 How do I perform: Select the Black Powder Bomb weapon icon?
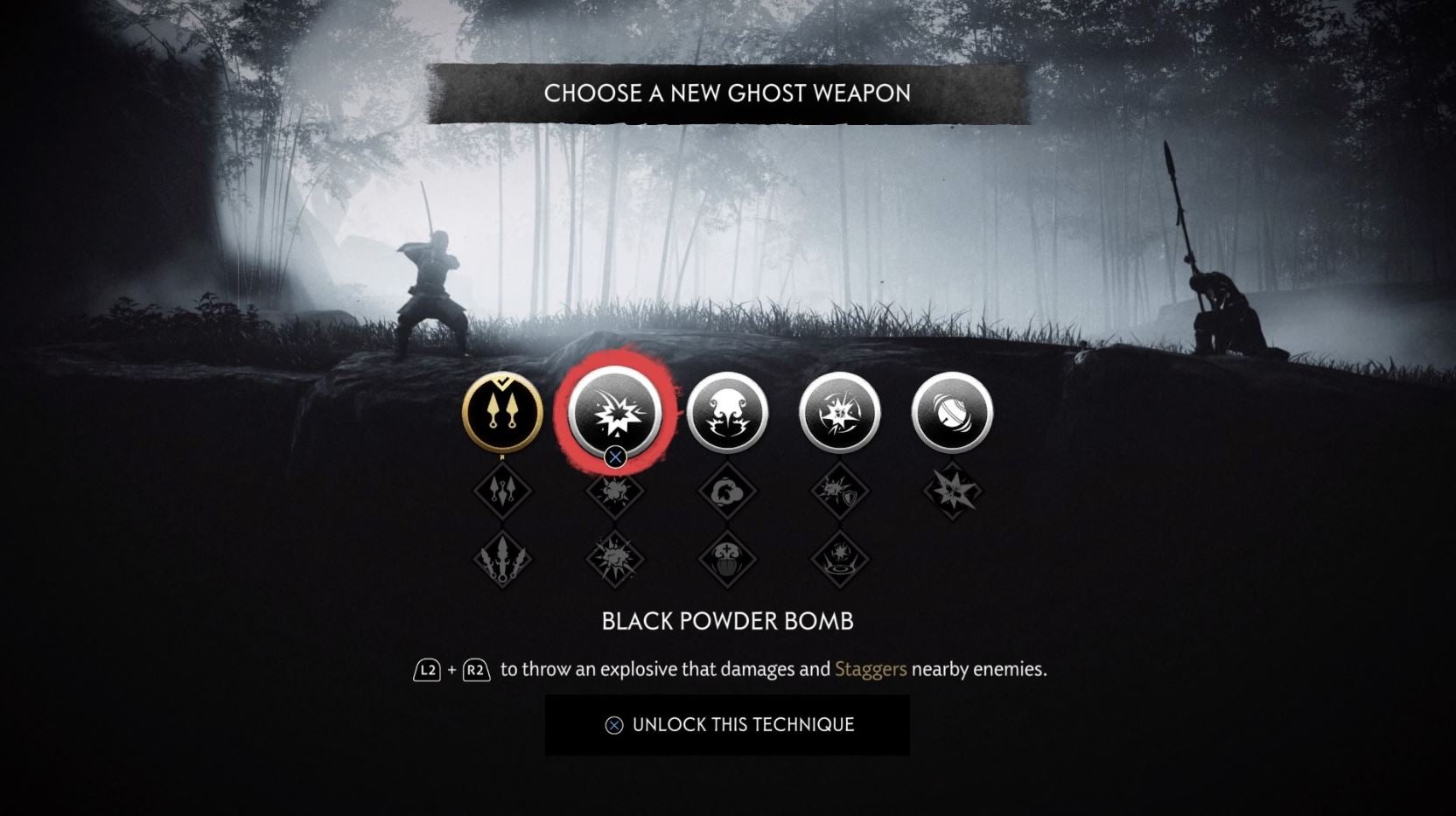click(615, 414)
